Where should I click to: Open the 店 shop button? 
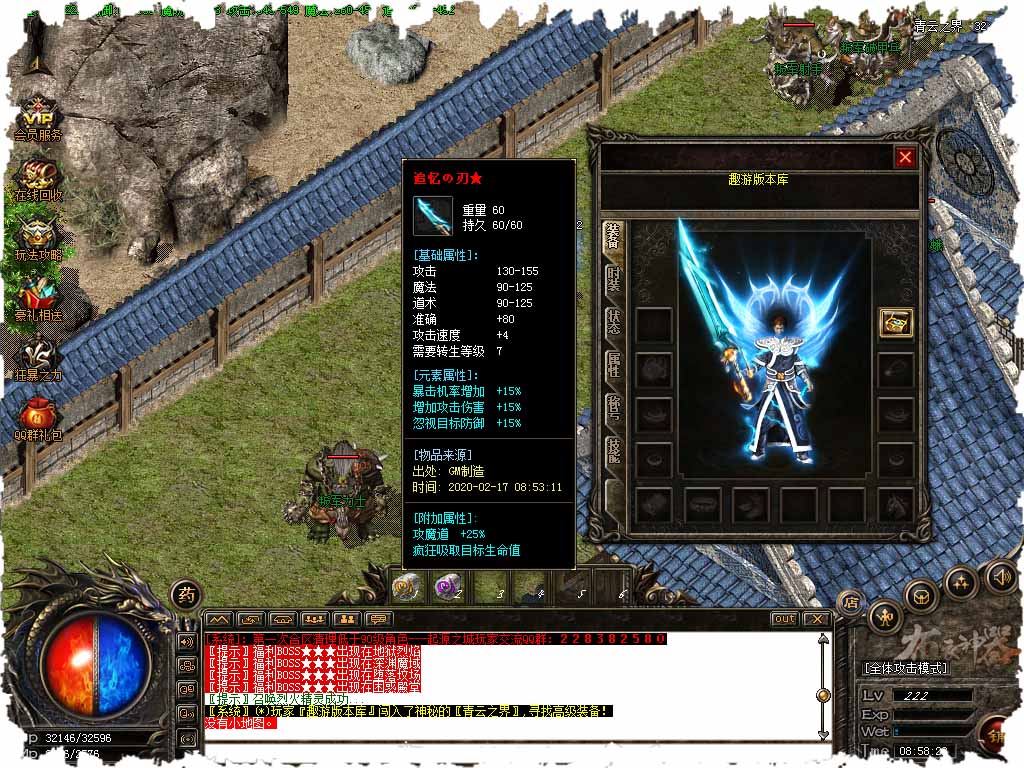(x=851, y=602)
